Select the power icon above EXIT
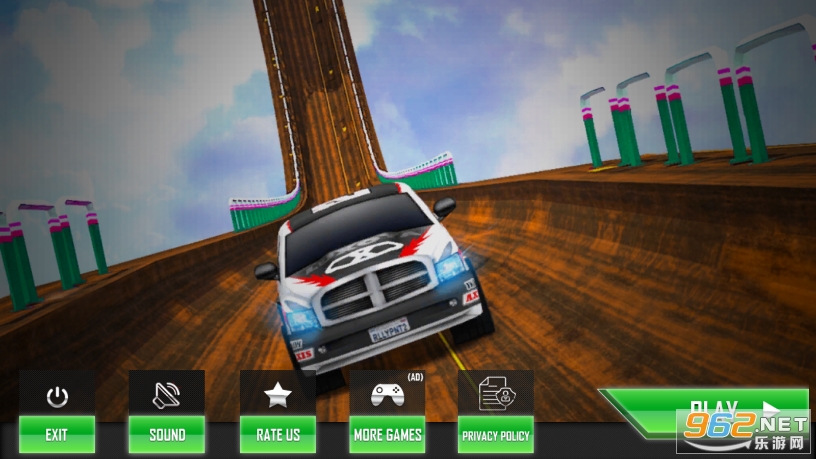This screenshot has height=459, width=816. pyautogui.click(x=57, y=395)
